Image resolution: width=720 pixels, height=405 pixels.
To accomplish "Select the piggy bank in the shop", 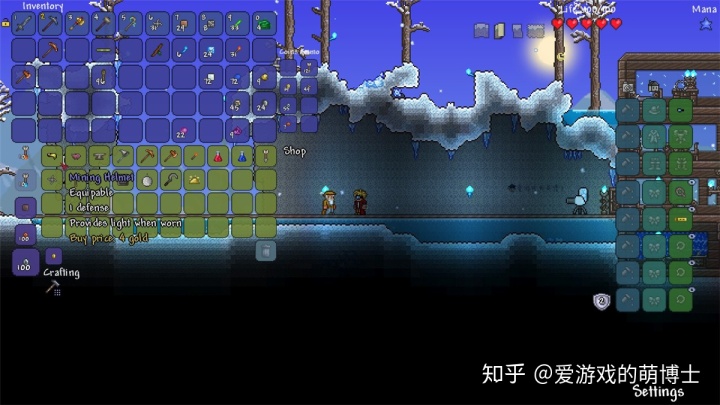I will (75, 156).
